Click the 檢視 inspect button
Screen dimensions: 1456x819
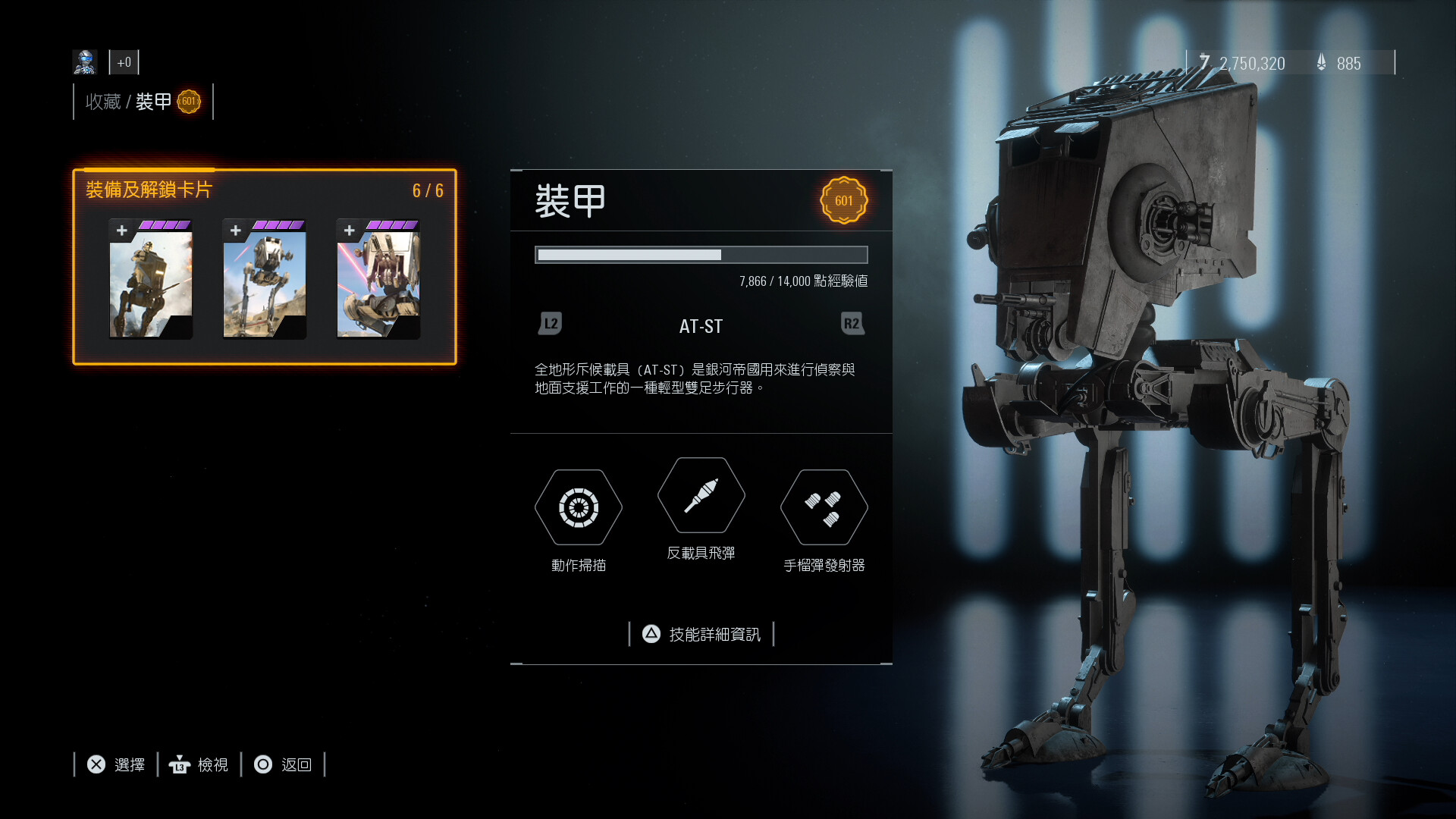[199, 764]
